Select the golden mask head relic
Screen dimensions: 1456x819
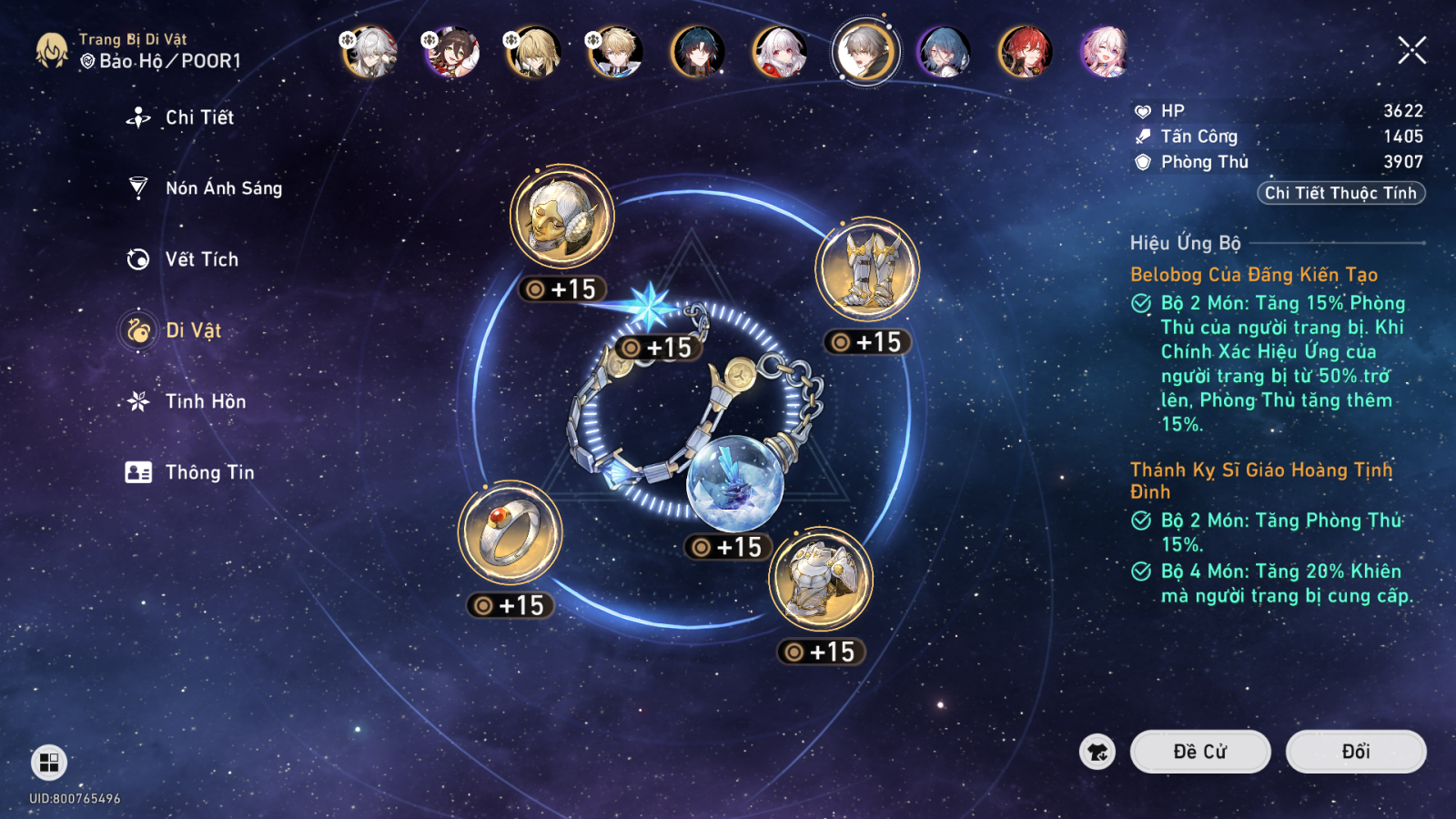pyautogui.click(x=561, y=217)
